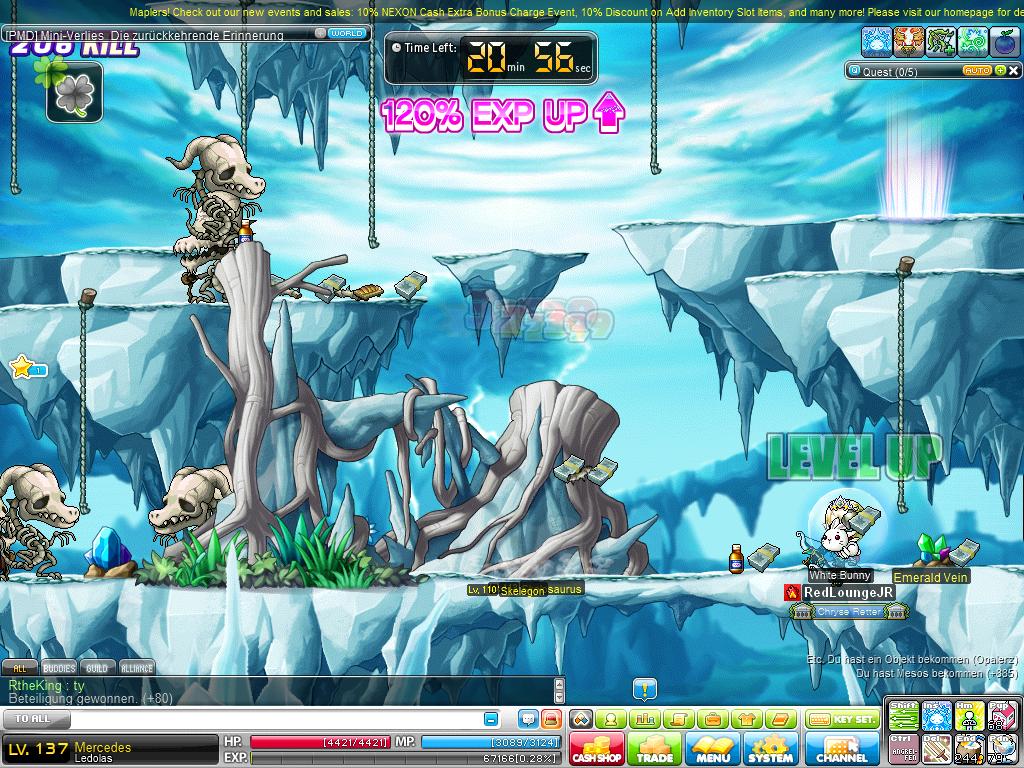Select the blue apple buff icon

coord(1003,41)
